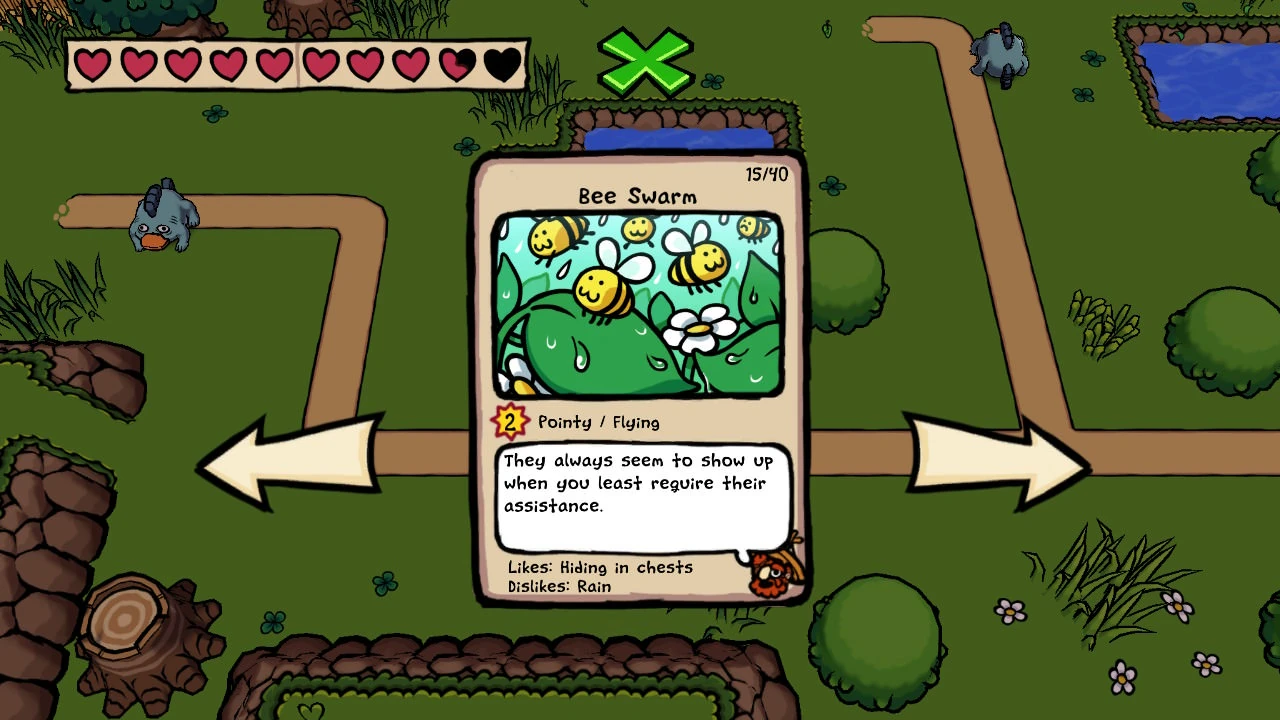Click the blue progress strip above the card
Image resolution: width=1280 pixels, height=720 pixels.
pyautogui.click(x=680, y=142)
